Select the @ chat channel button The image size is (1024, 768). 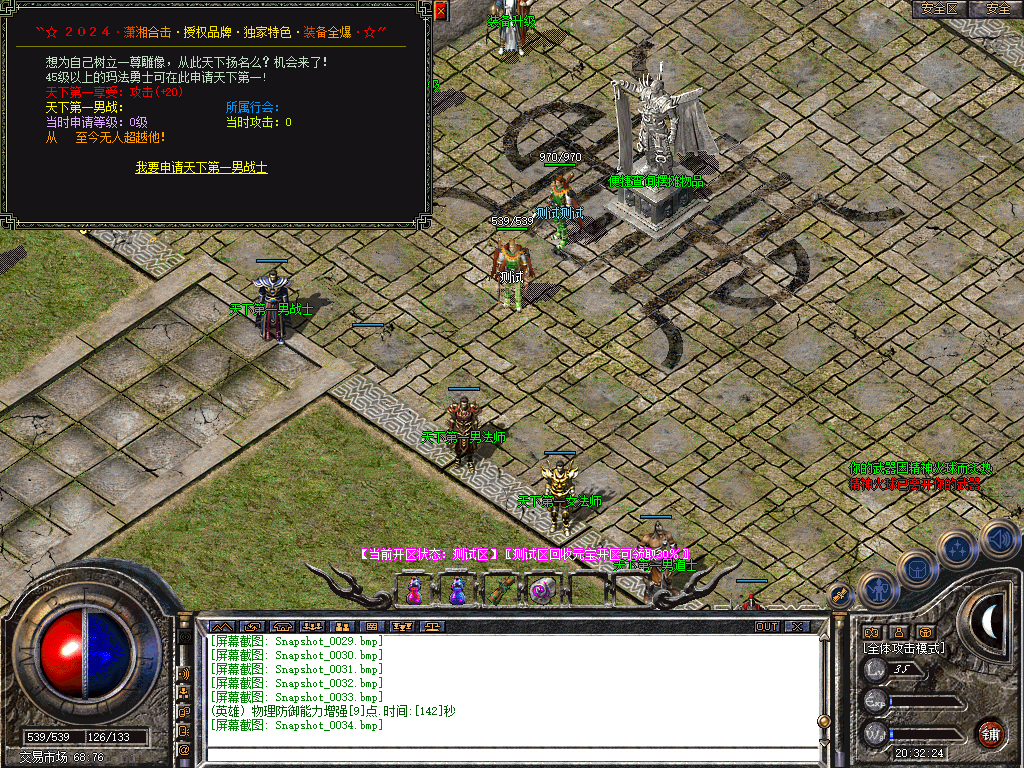pyautogui.click(x=184, y=749)
